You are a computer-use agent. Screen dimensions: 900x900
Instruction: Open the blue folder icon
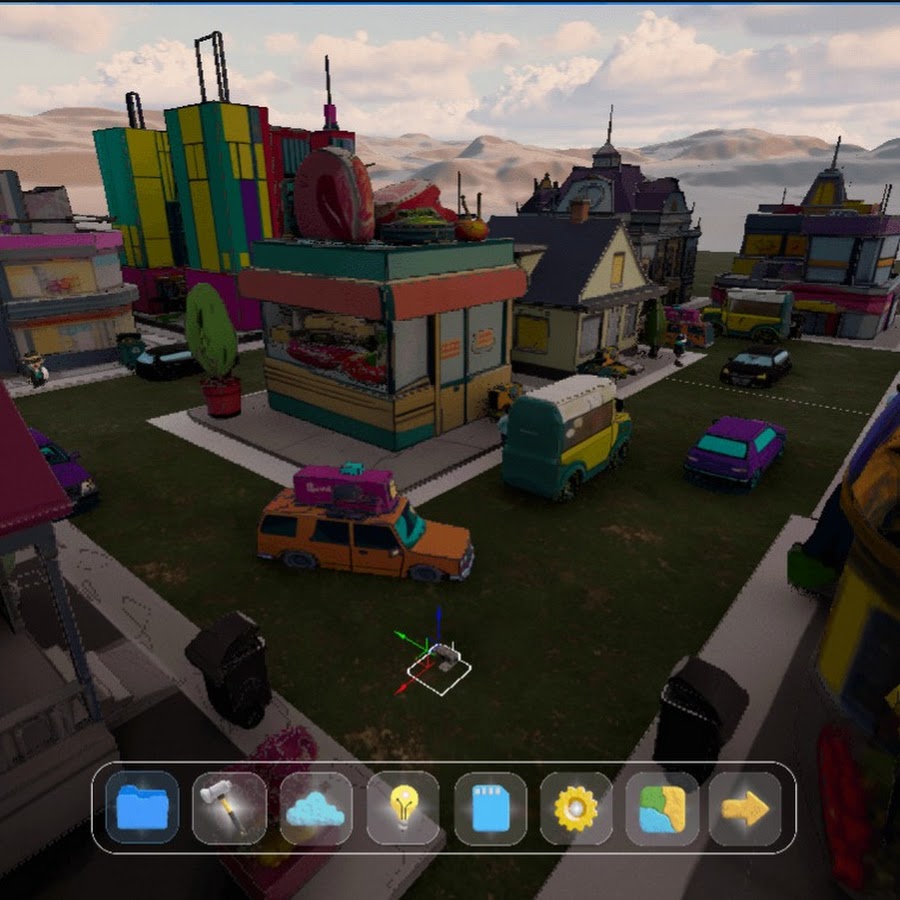click(142, 808)
